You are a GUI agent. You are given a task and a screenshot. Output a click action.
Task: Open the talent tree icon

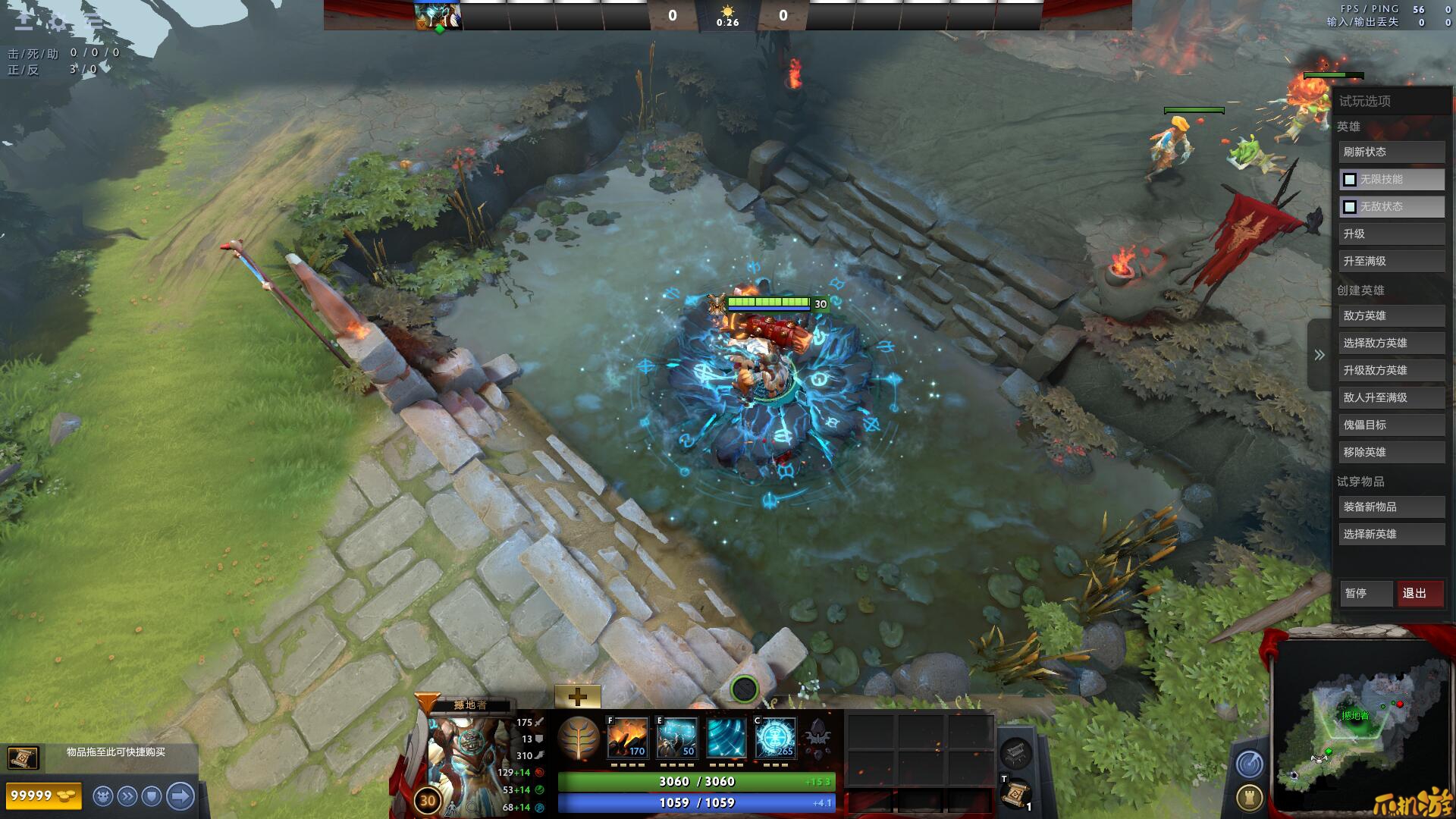tap(579, 738)
